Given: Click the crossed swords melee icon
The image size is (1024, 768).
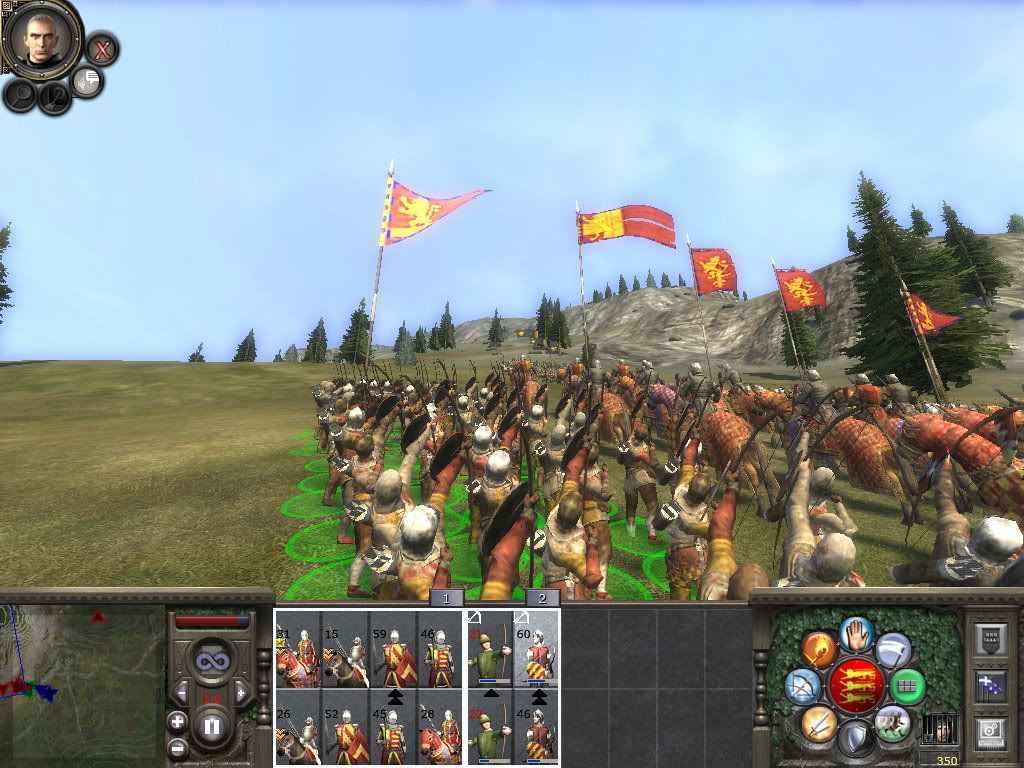Looking at the screenshot, I should [818, 723].
